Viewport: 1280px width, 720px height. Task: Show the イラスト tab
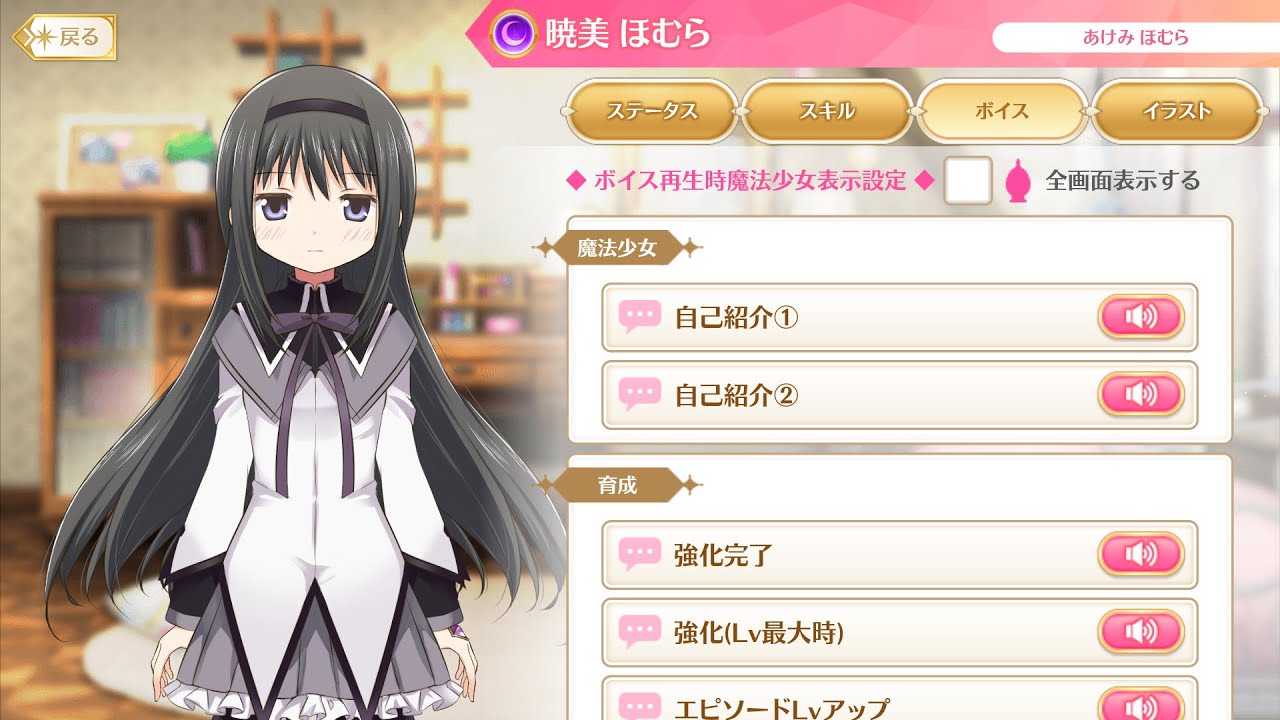click(x=1177, y=111)
